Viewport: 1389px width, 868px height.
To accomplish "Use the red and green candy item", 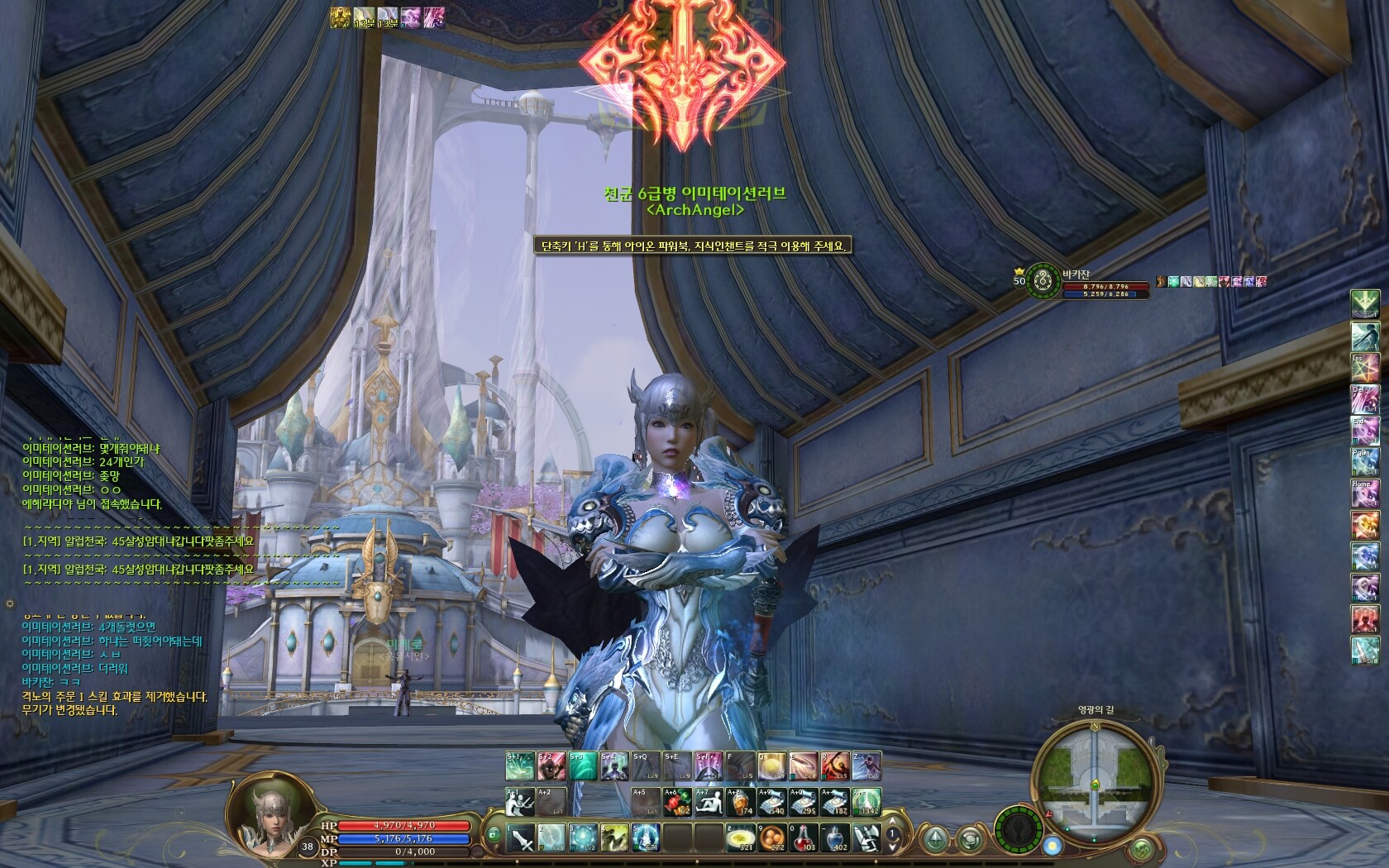I will point(677,802).
